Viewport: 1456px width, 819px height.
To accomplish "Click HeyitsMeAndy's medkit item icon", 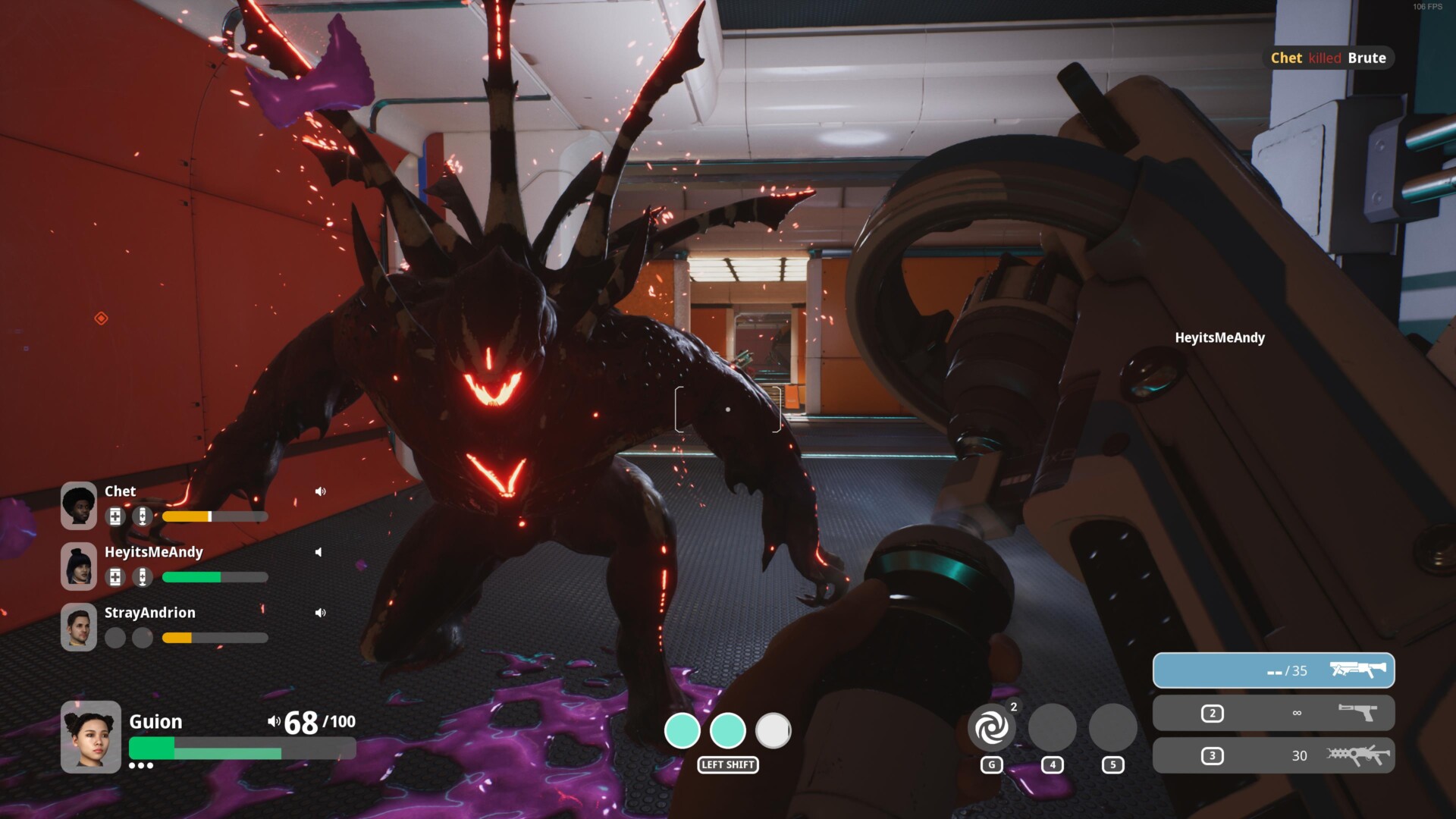I will pyautogui.click(x=115, y=577).
